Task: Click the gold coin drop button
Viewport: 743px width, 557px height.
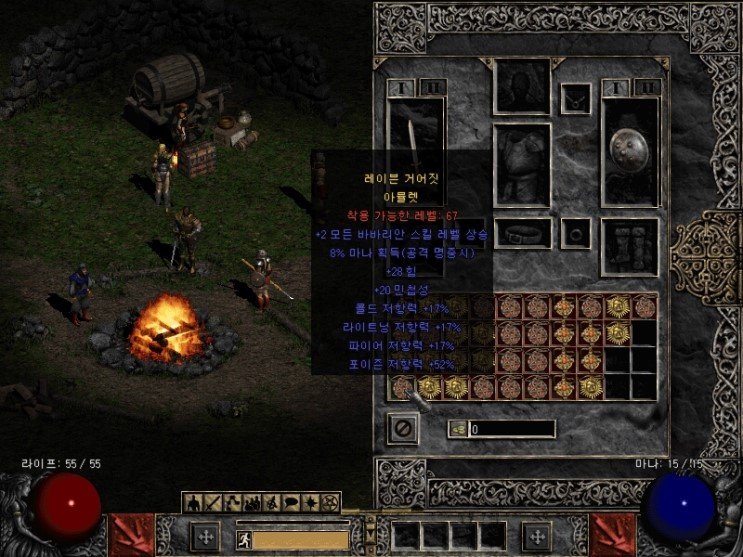Action: click(x=458, y=429)
